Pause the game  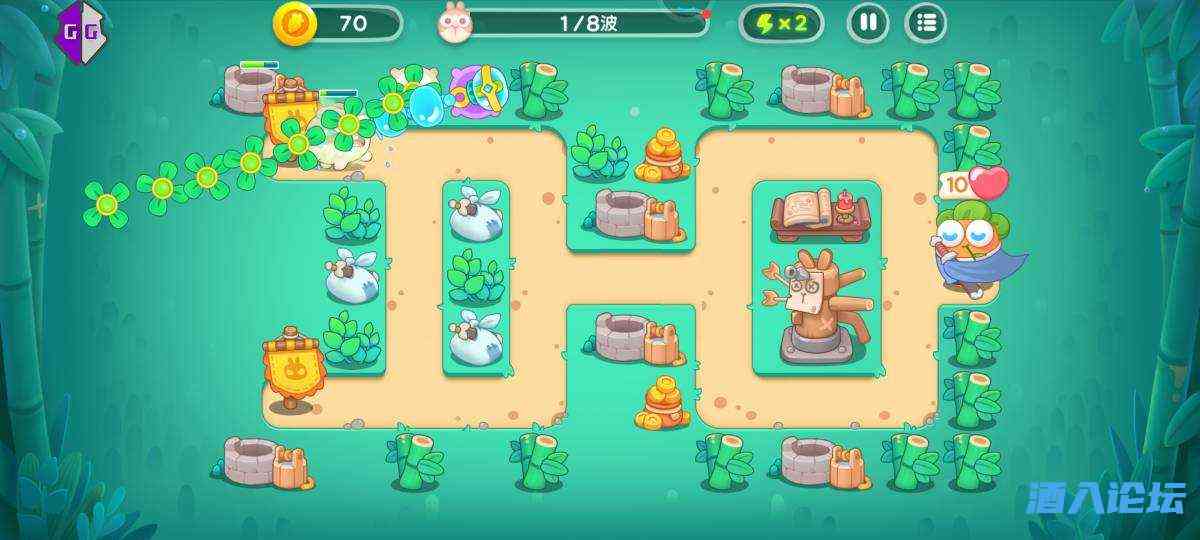click(x=868, y=23)
